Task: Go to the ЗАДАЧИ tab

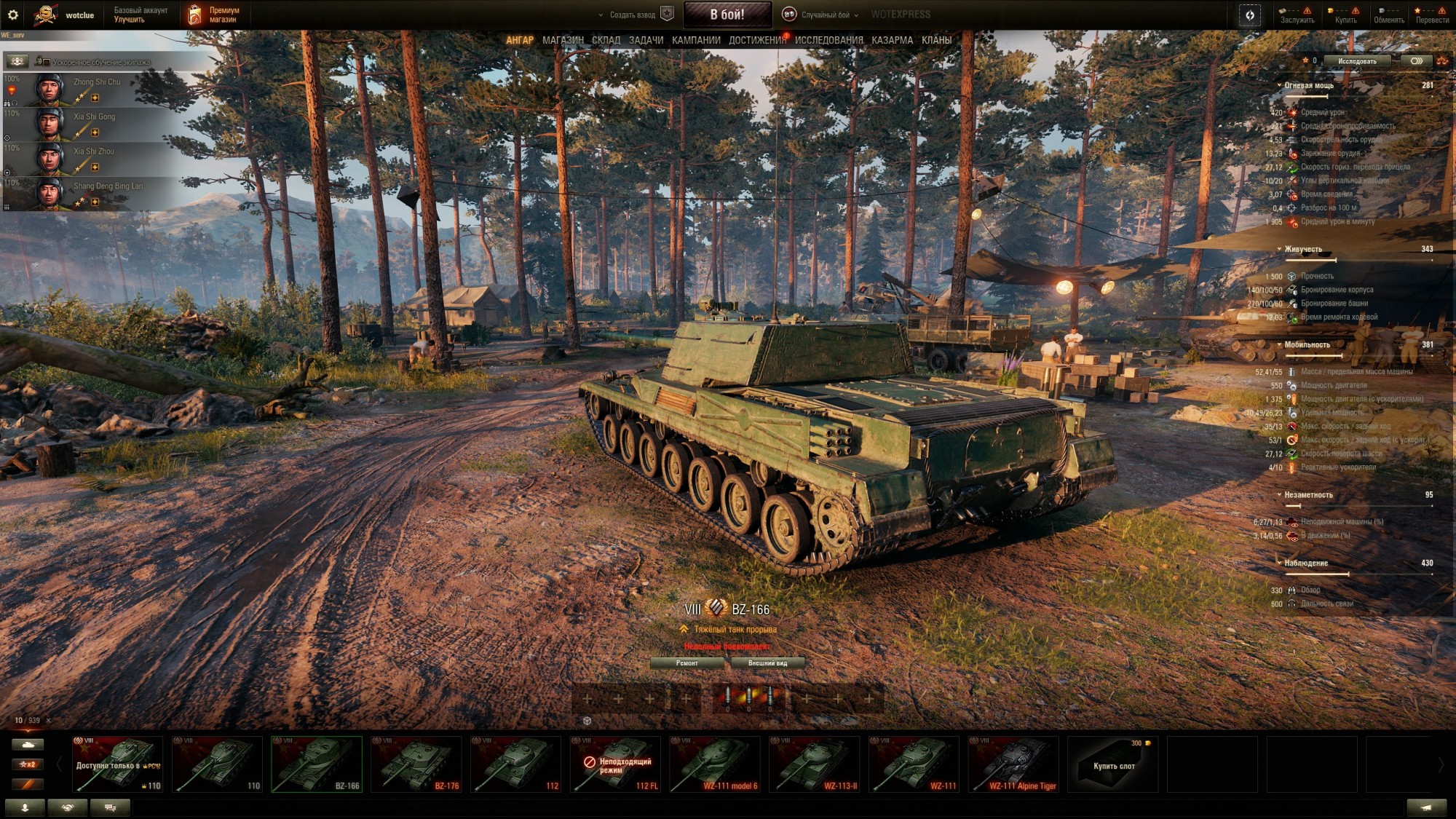Action: pyautogui.click(x=646, y=41)
